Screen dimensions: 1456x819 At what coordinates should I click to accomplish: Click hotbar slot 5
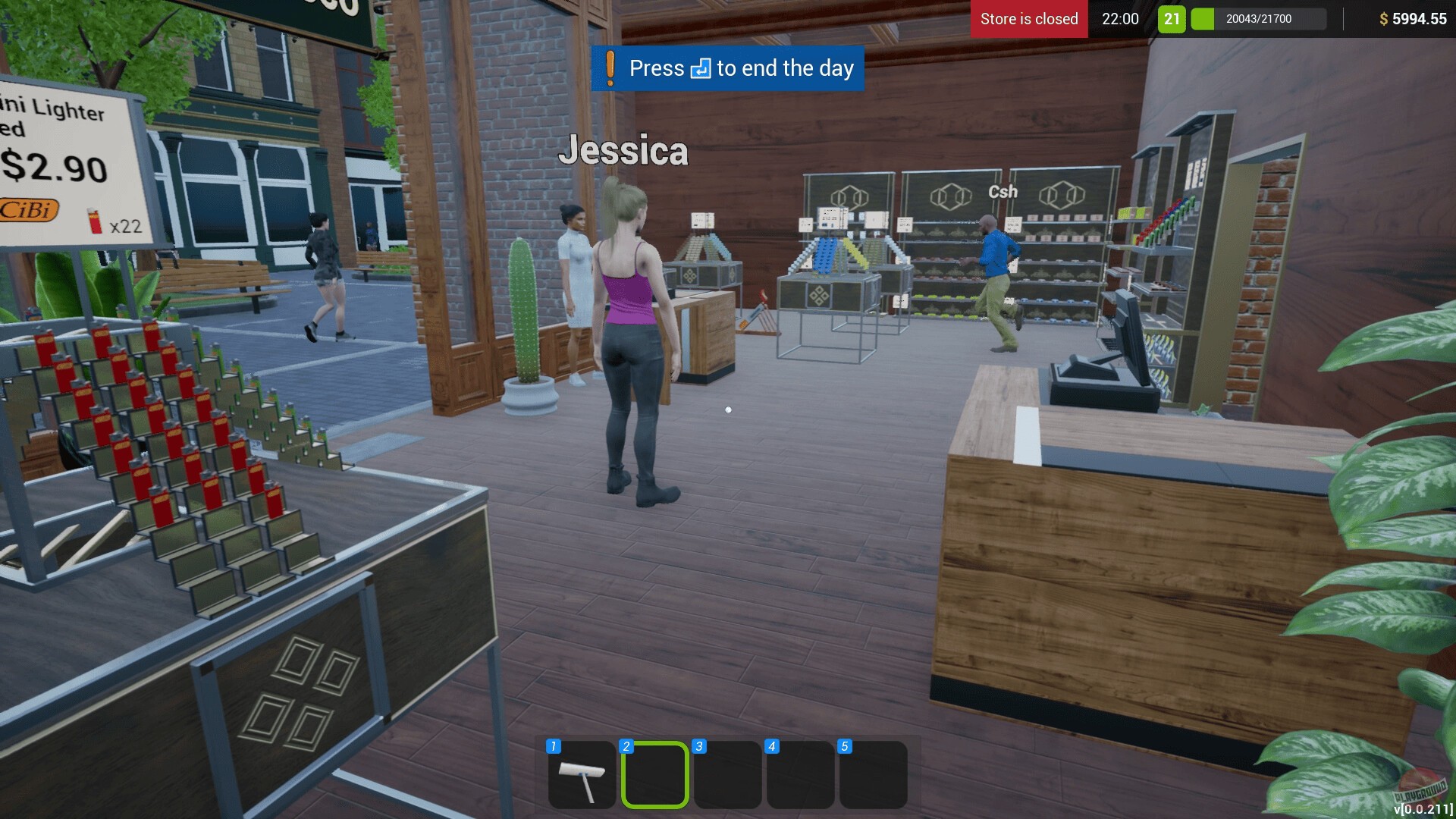click(x=872, y=775)
